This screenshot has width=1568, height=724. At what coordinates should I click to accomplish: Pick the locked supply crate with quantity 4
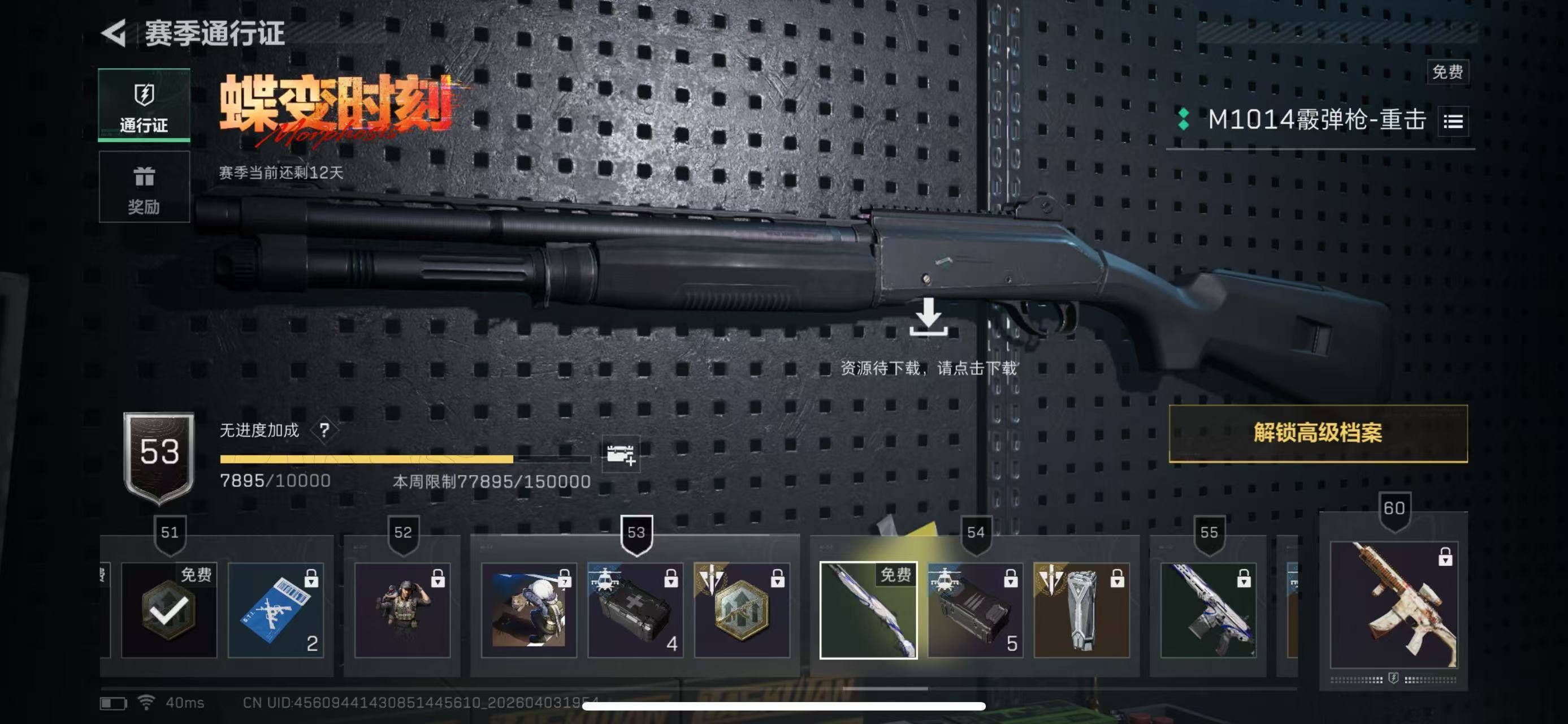pos(635,610)
